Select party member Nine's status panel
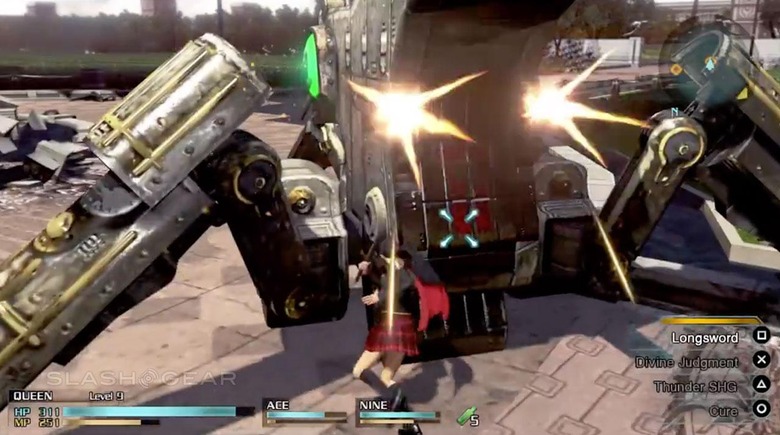 [397, 412]
